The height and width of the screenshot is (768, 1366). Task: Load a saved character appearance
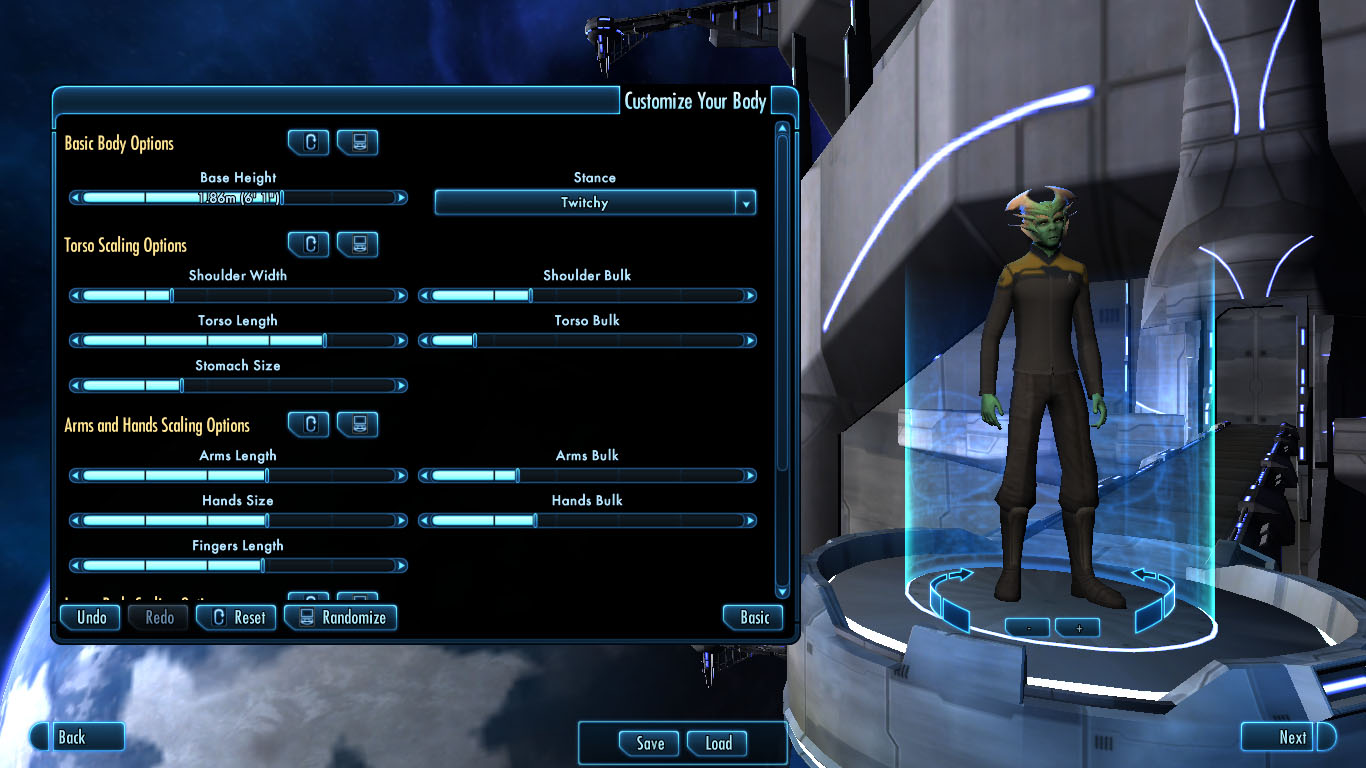718,743
